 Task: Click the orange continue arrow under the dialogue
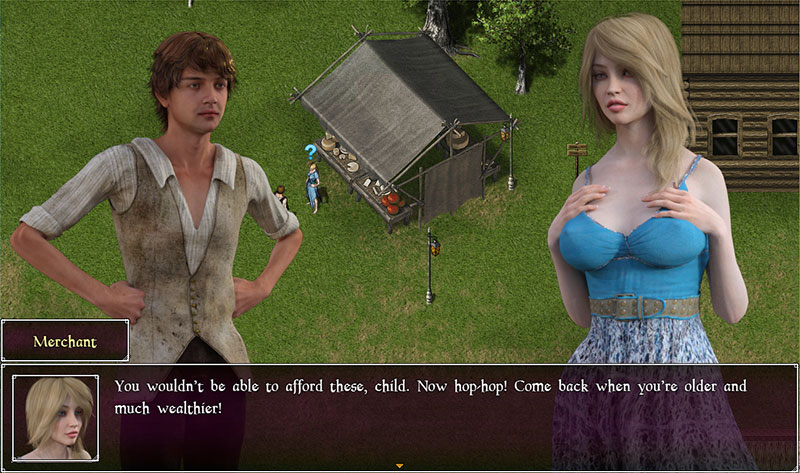pyautogui.click(x=400, y=466)
